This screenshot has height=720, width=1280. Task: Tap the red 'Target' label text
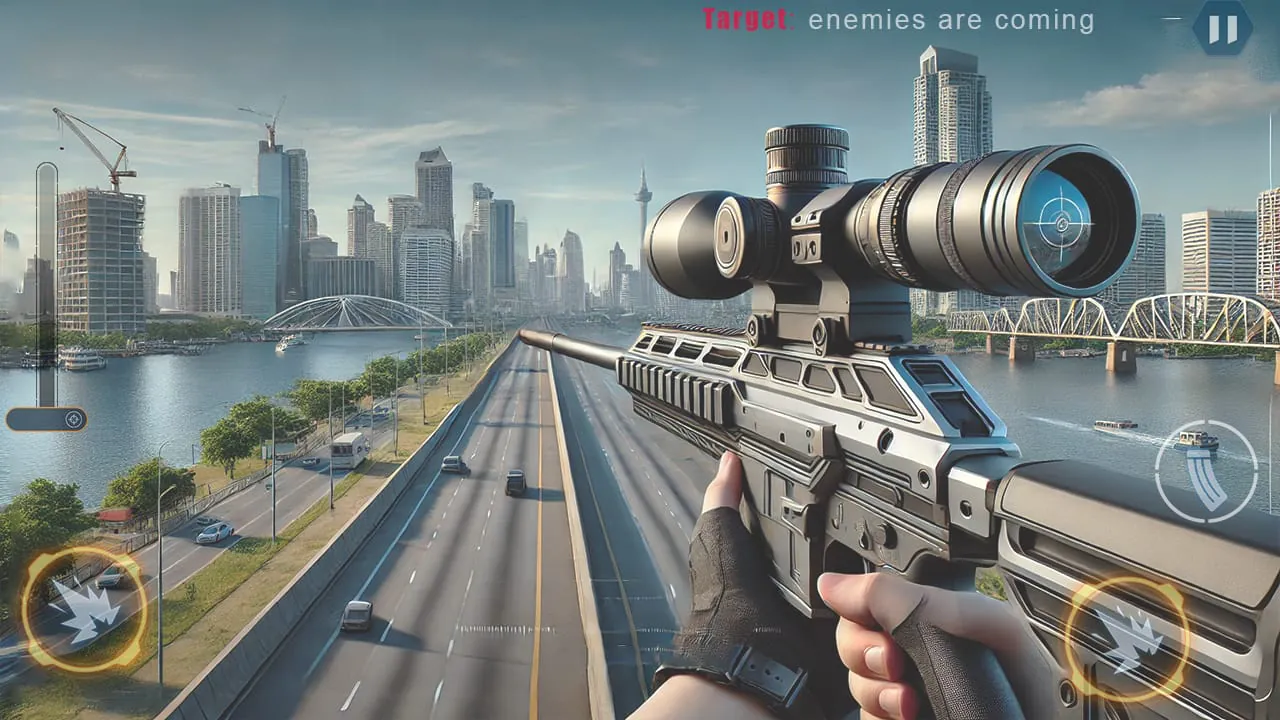pos(745,17)
